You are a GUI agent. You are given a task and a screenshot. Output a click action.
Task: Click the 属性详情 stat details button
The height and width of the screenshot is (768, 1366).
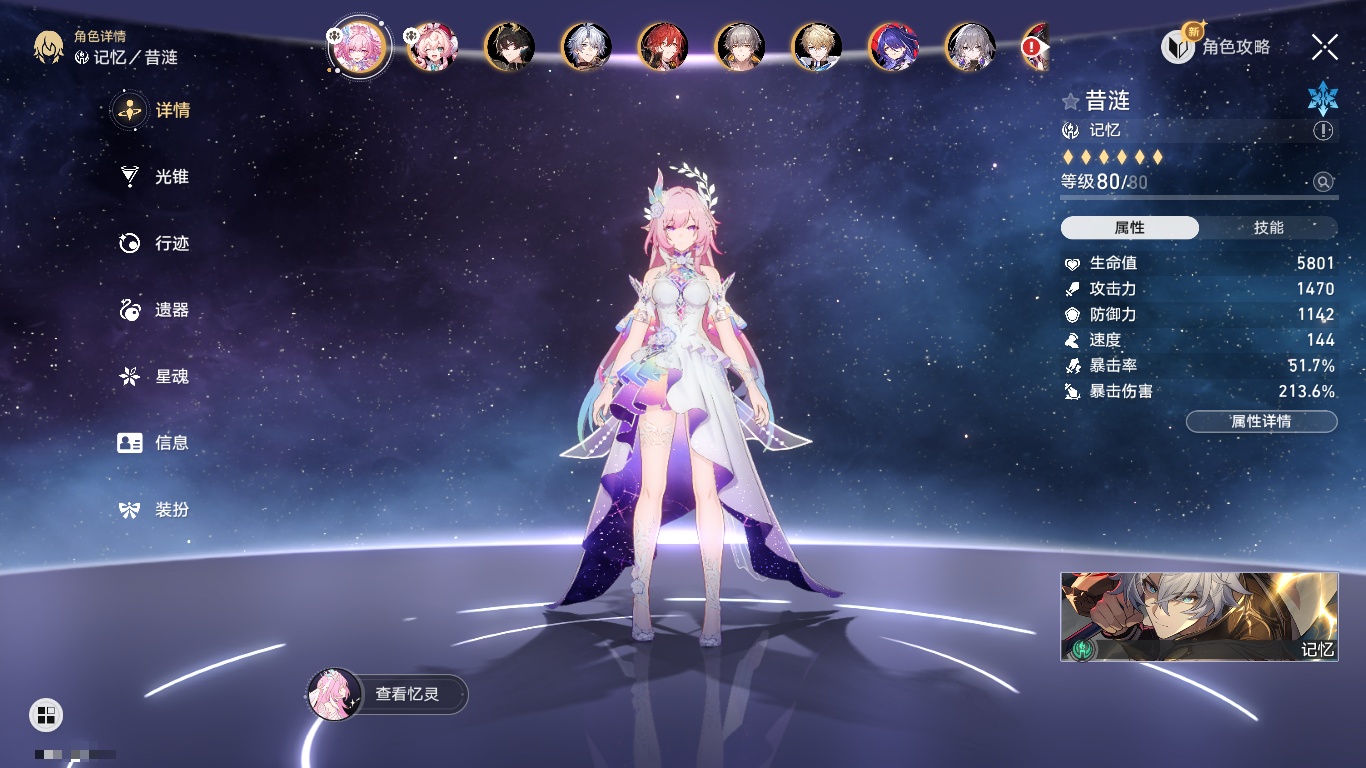coord(1261,421)
